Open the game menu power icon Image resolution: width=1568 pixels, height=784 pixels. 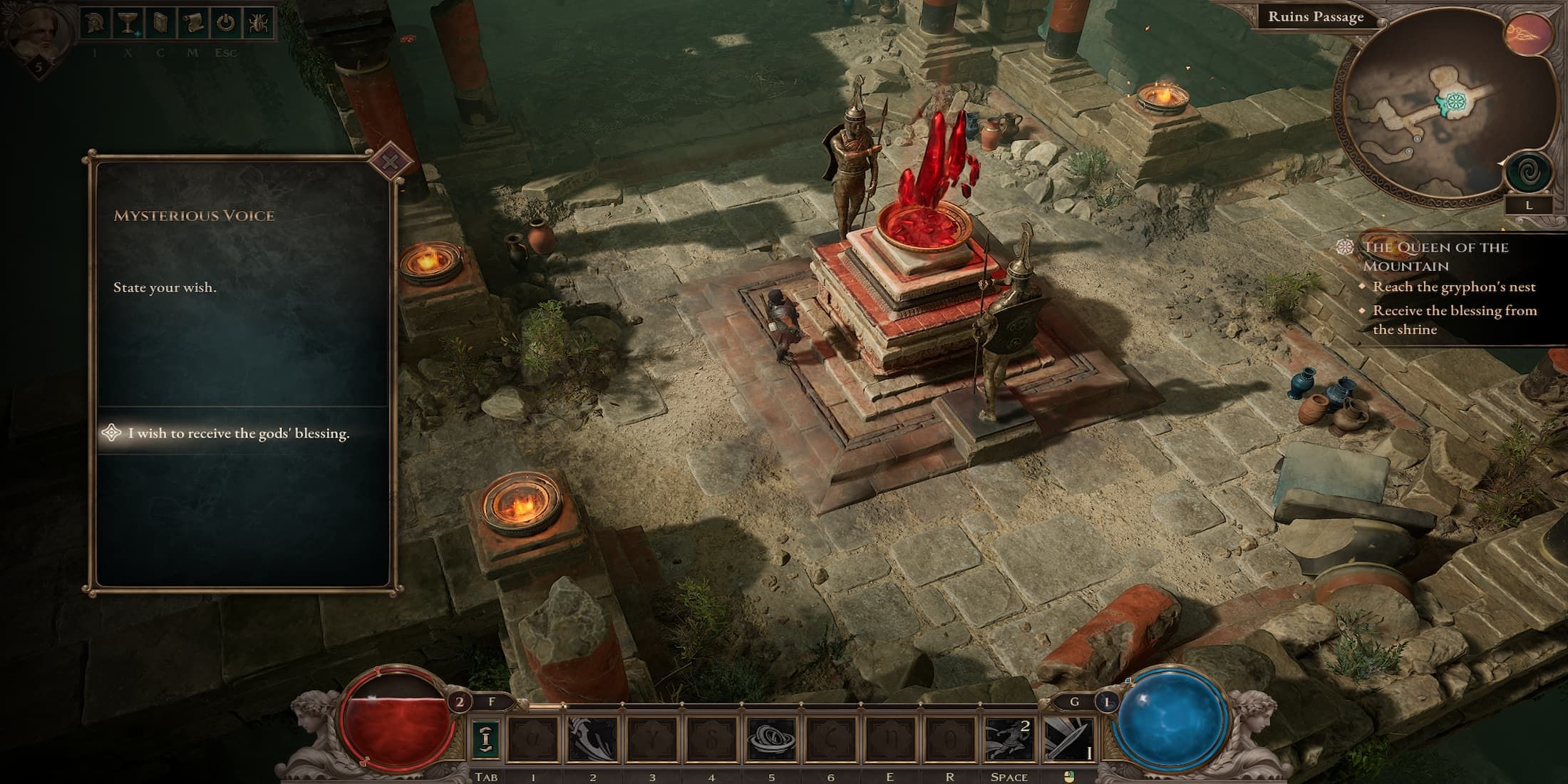(x=225, y=24)
